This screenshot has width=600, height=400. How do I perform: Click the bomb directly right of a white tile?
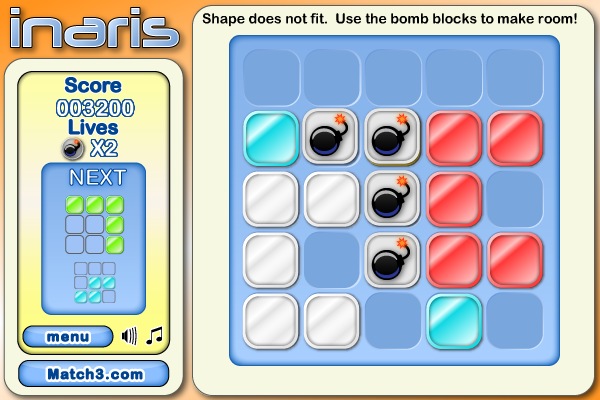[392, 198]
